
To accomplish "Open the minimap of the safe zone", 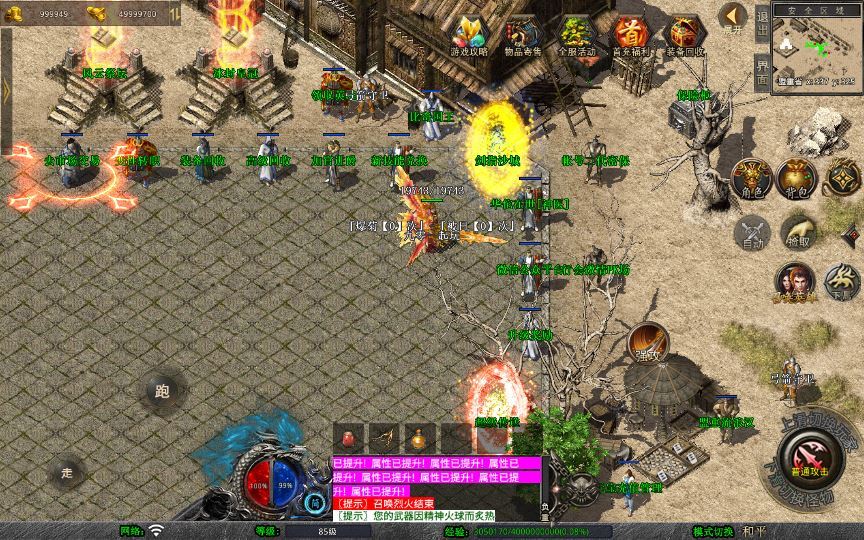I will tap(816, 48).
